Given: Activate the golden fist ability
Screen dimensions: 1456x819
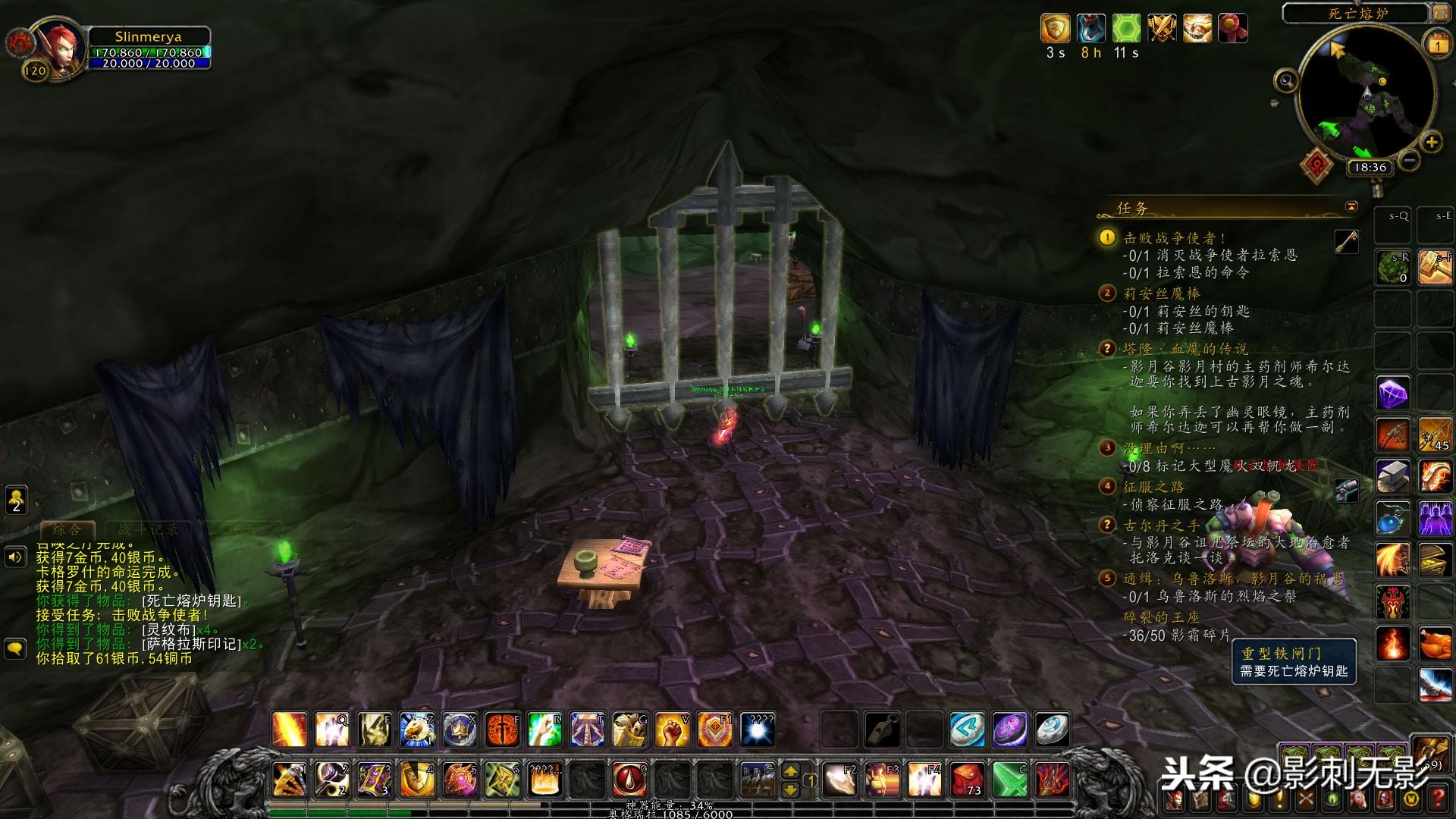Looking at the screenshot, I should click(672, 730).
